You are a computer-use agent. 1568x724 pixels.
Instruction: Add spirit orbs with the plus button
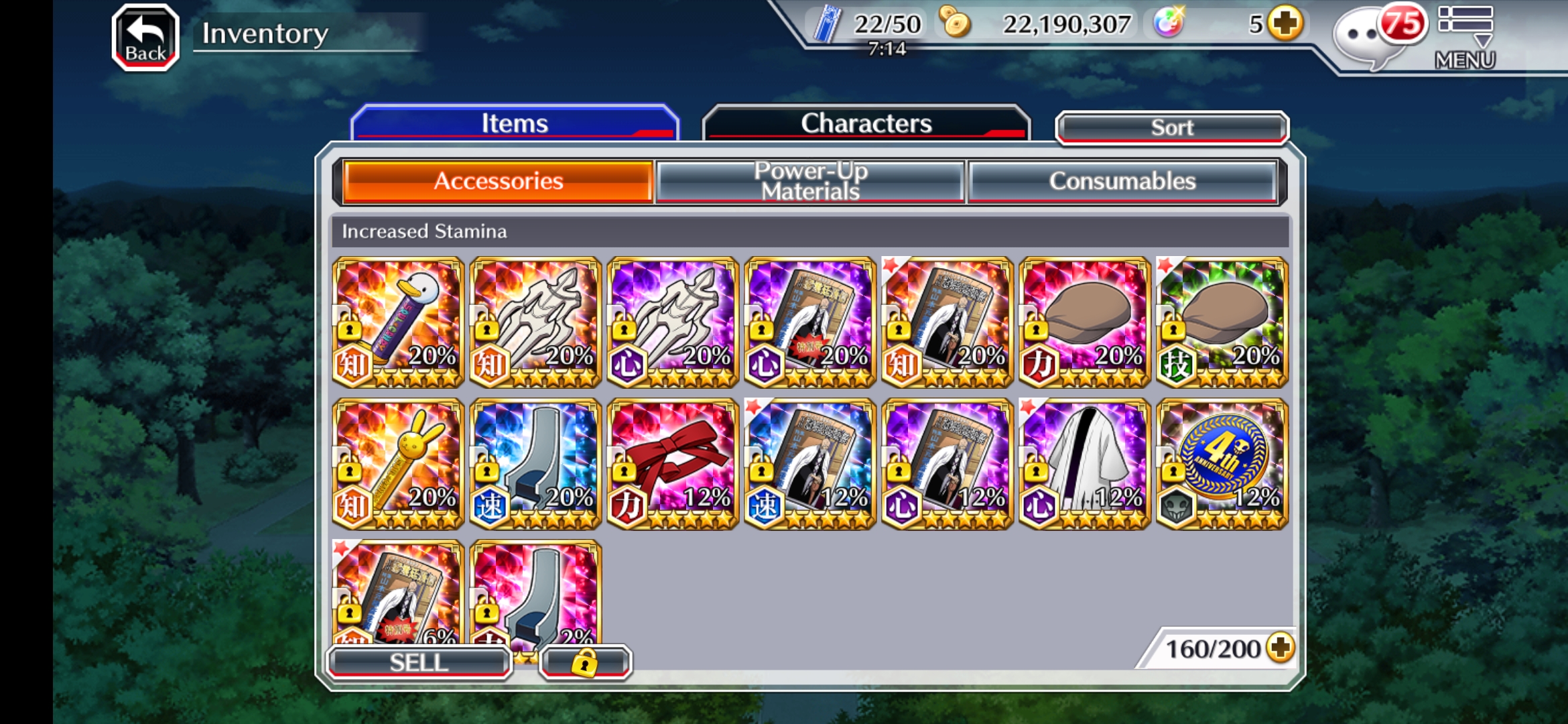[x=1286, y=24]
